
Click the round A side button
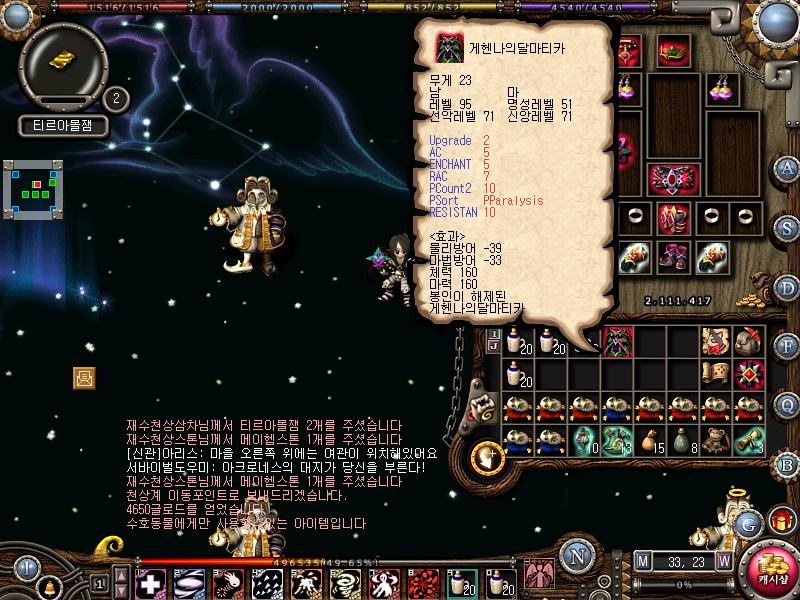[787, 168]
